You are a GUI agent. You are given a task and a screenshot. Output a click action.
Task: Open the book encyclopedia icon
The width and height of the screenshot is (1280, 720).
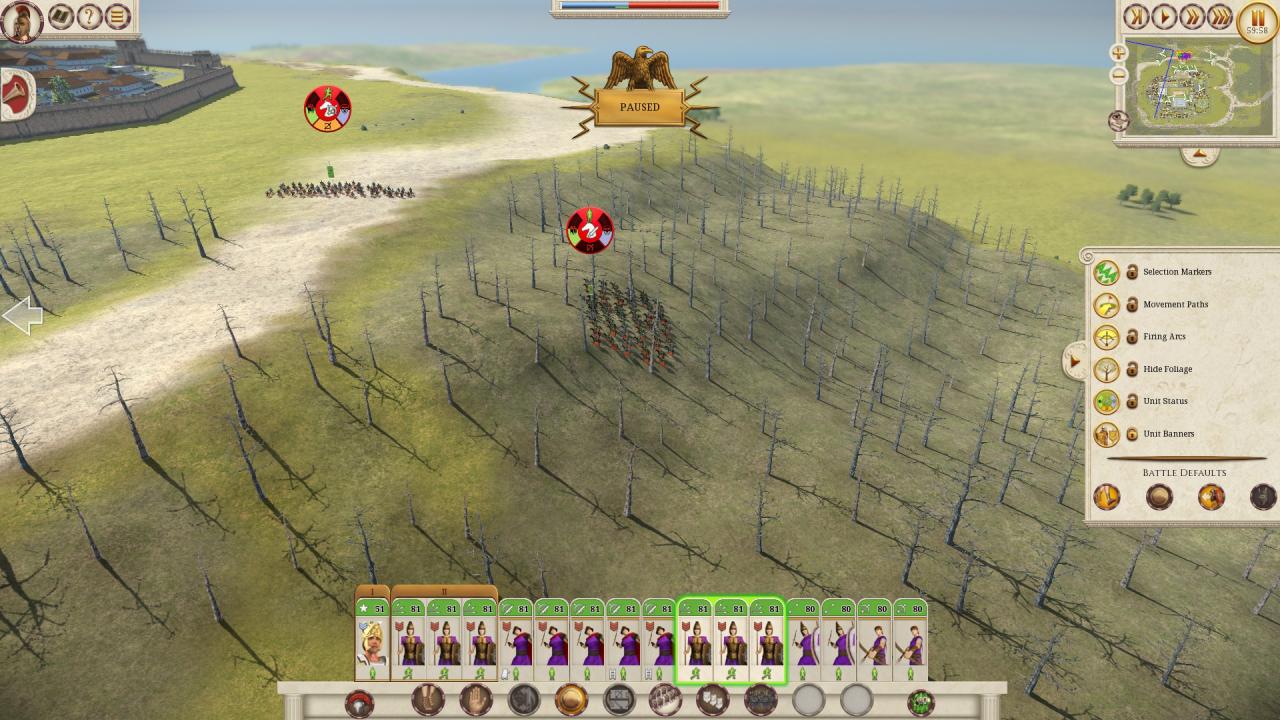61,16
